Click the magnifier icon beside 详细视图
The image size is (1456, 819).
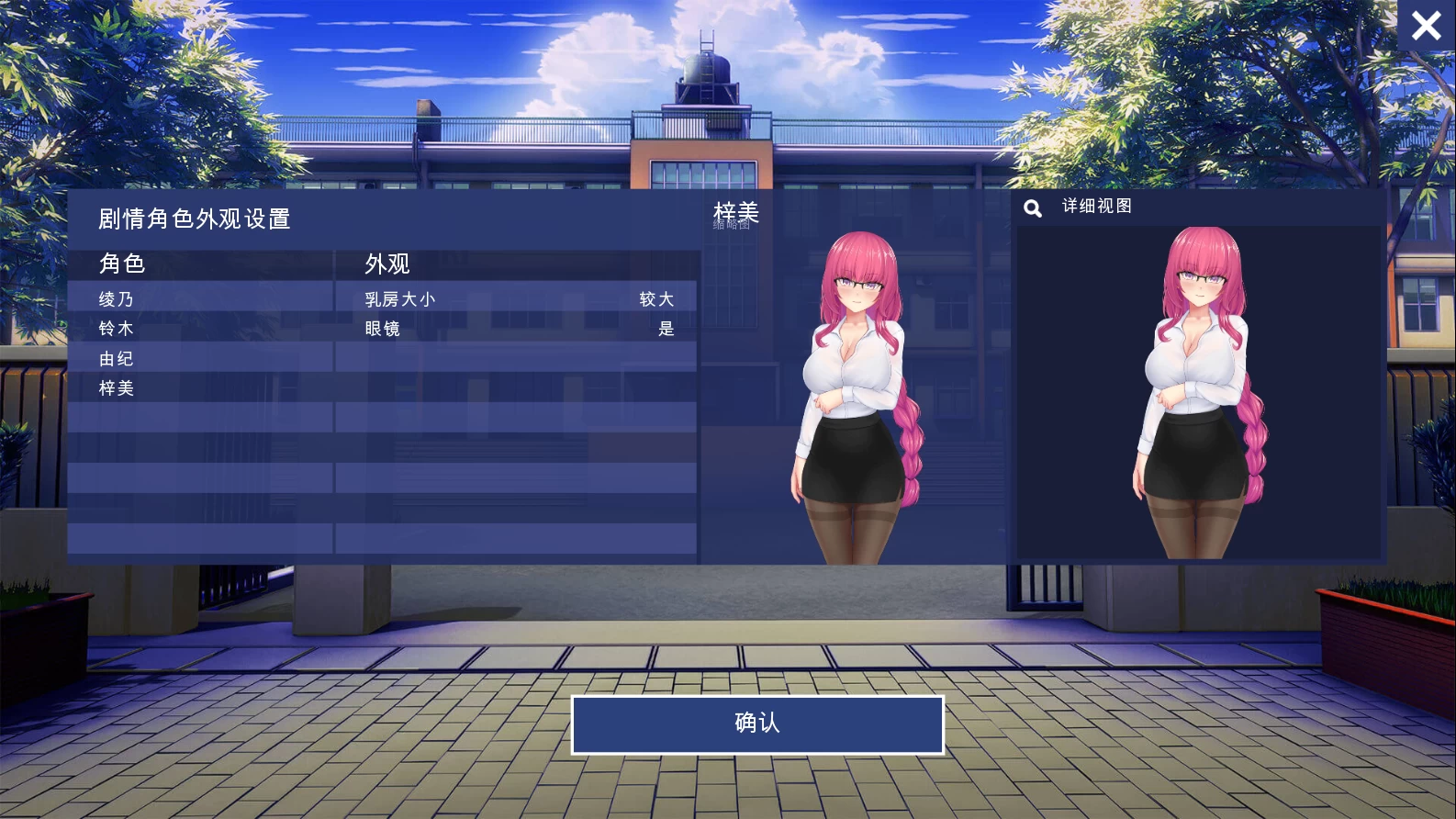tap(1033, 208)
